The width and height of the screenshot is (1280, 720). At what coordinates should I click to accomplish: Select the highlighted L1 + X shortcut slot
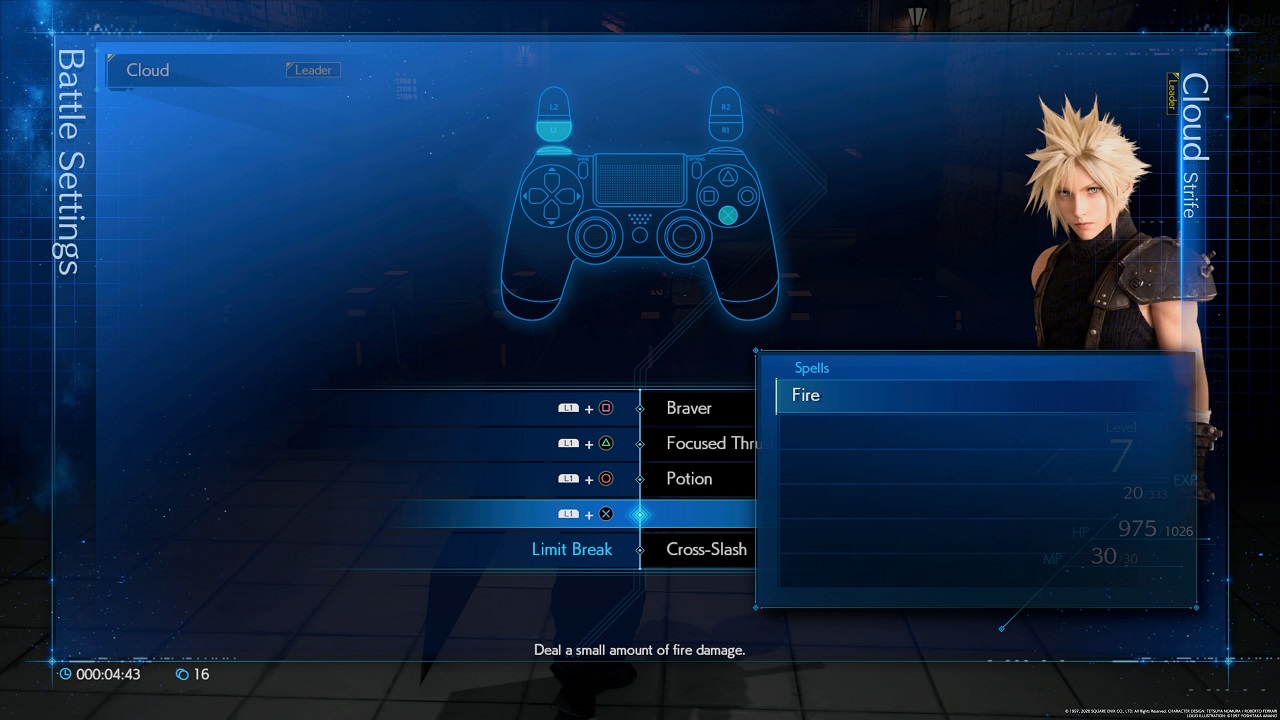click(x=700, y=513)
